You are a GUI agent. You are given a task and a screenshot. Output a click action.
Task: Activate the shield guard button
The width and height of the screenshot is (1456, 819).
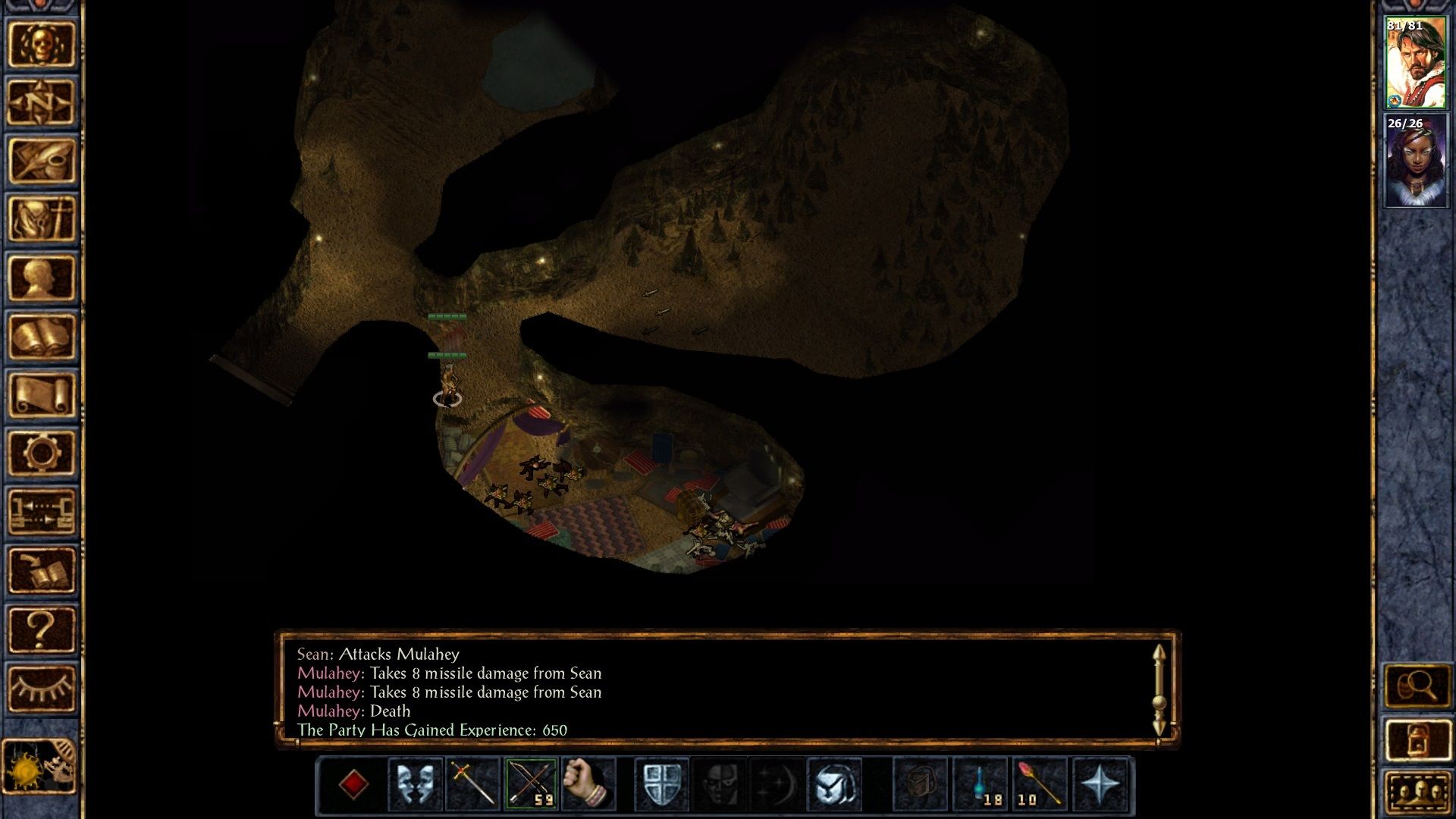[661, 783]
